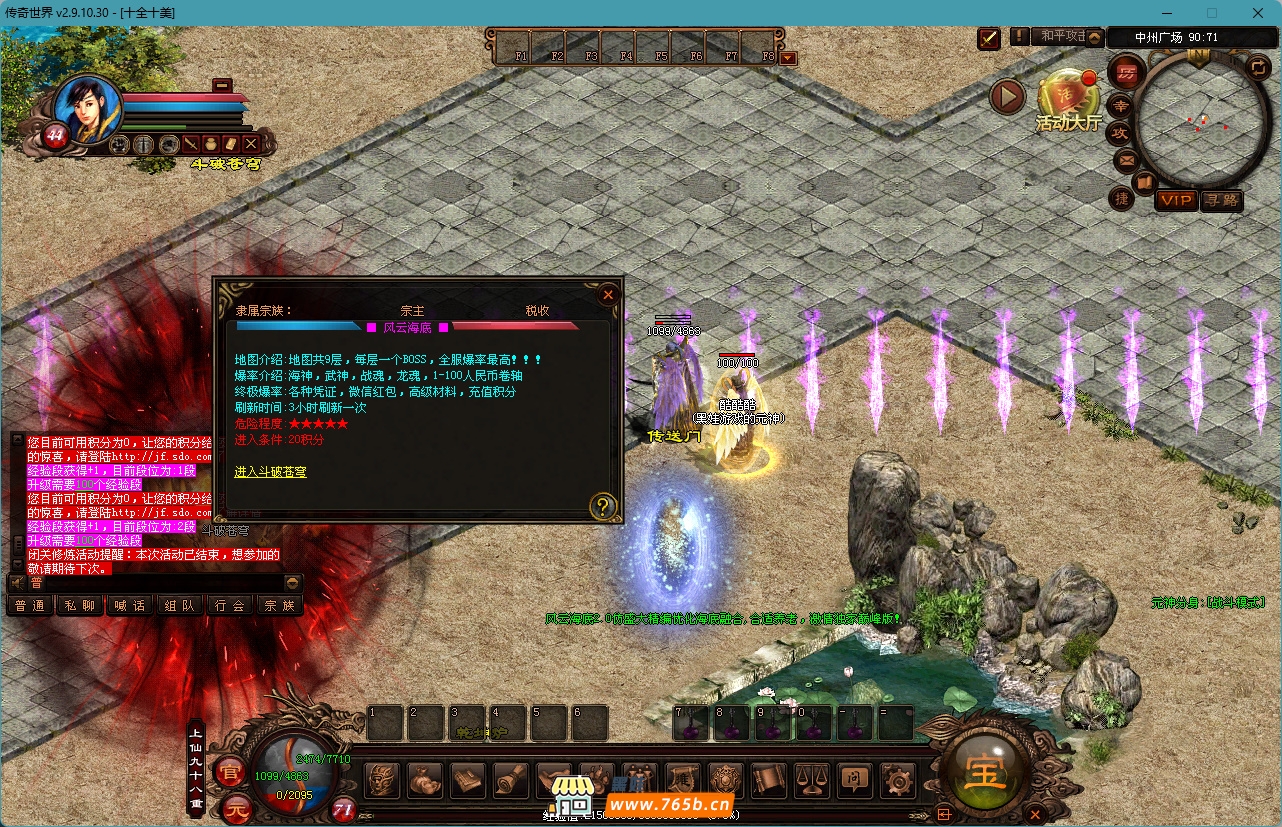The height and width of the screenshot is (827, 1282).
Task: Click the 进入斗破苍穹 link
Action: coord(270,471)
